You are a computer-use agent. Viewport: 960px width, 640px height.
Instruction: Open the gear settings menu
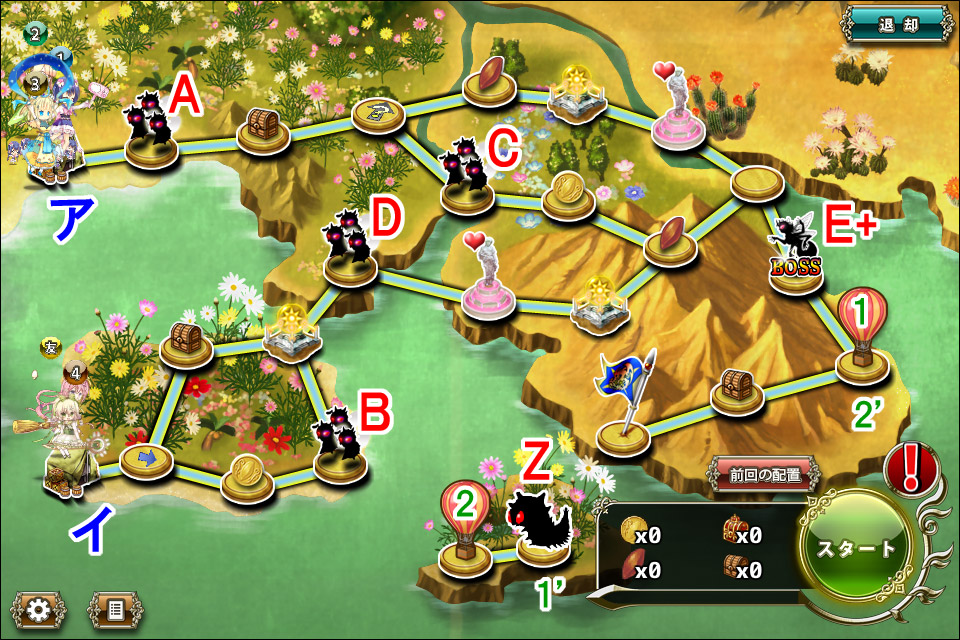(39, 609)
